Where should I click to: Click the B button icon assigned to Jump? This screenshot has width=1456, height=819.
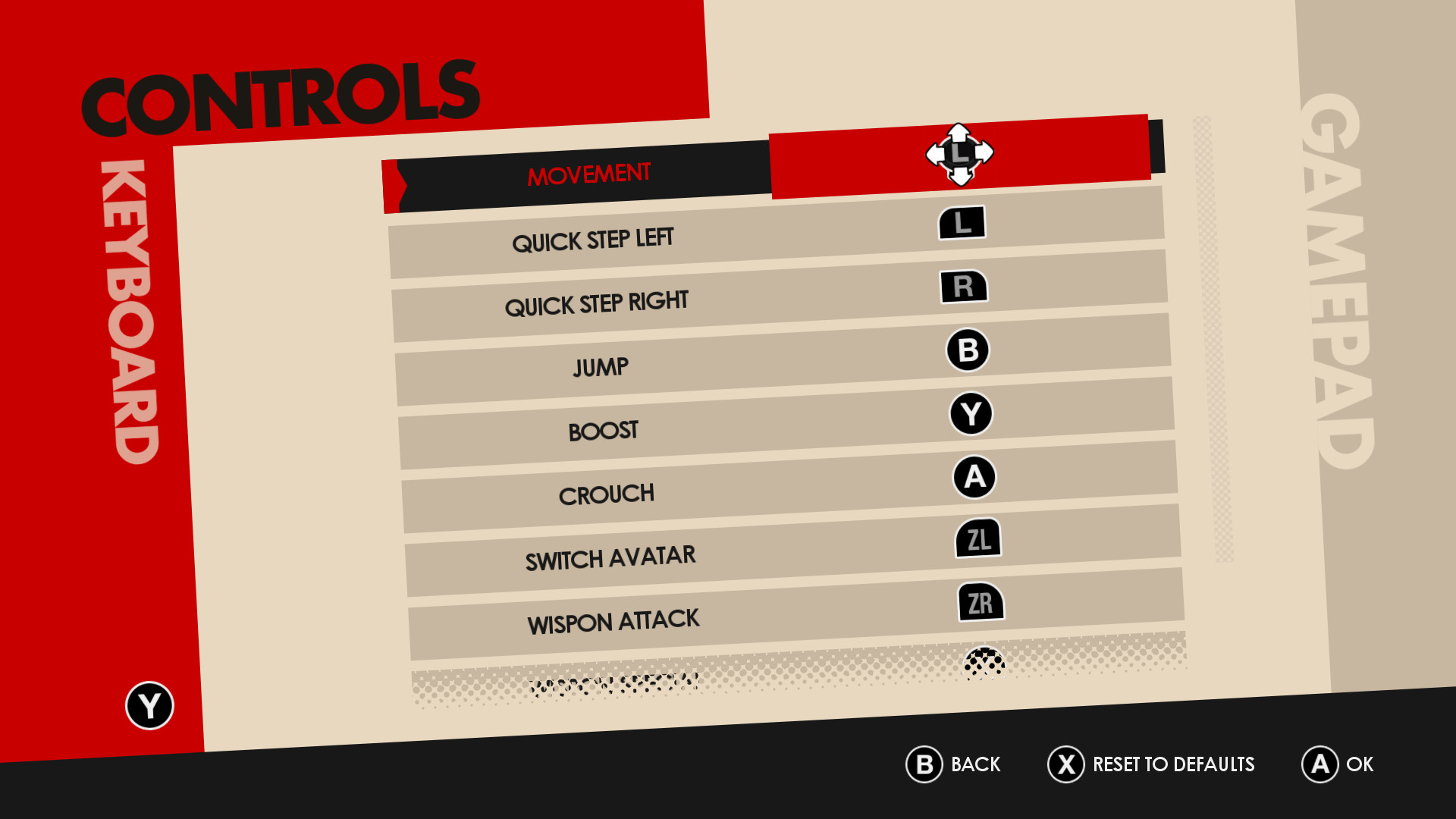click(x=967, y=350)
